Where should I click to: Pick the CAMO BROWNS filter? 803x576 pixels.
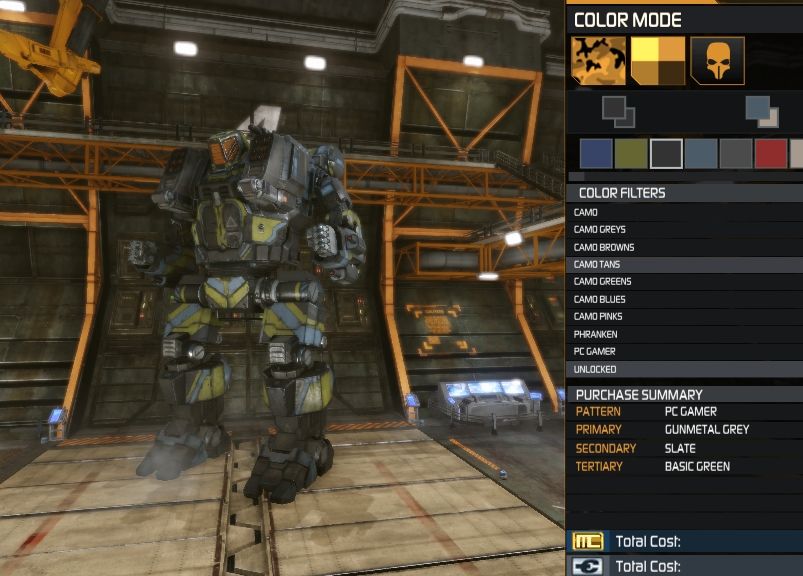[x=604, y=247]
